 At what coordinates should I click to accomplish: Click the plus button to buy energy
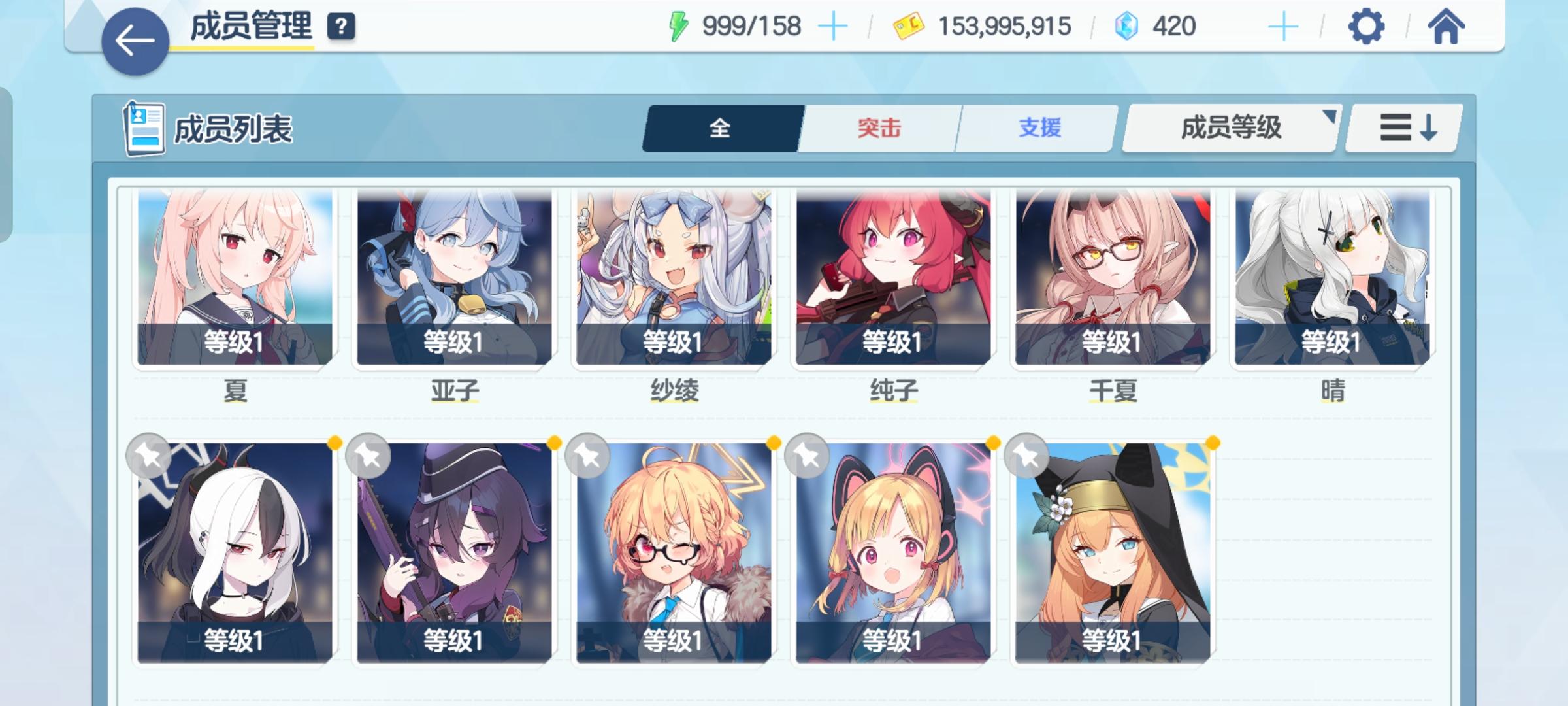[834, 26]
